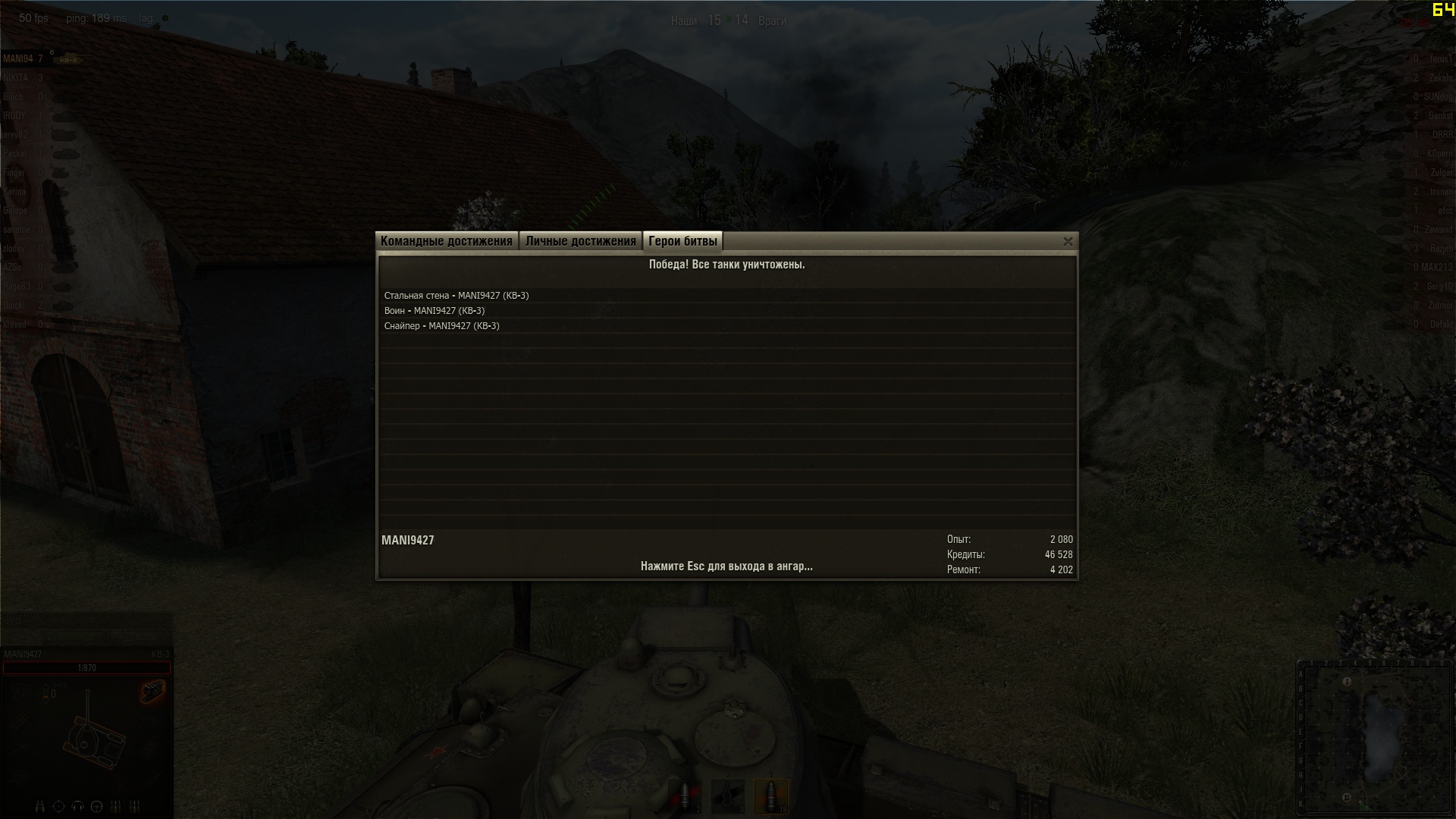Close the battle results window

coord(1068,241)
